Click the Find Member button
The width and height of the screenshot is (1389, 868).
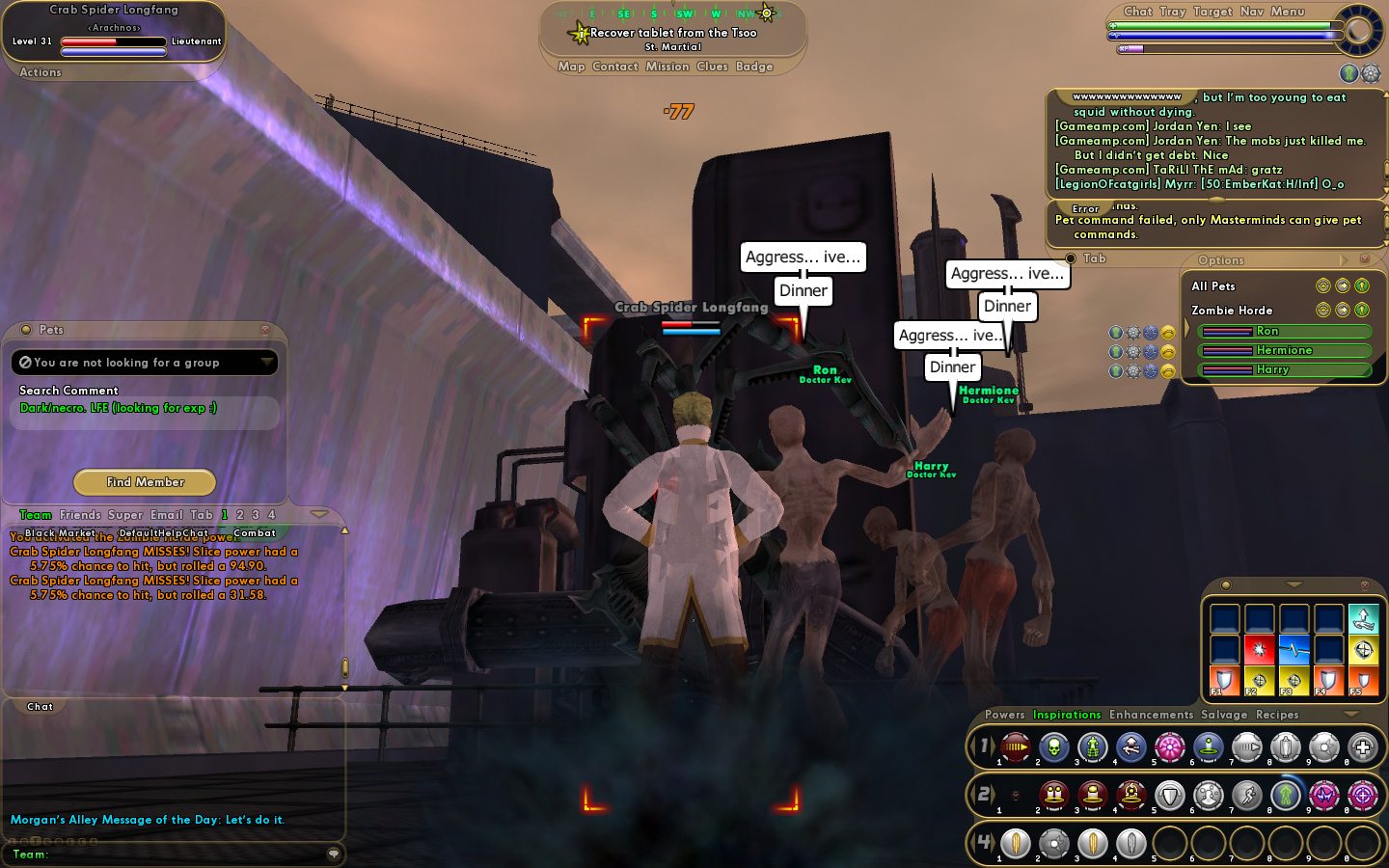point(145,482)
